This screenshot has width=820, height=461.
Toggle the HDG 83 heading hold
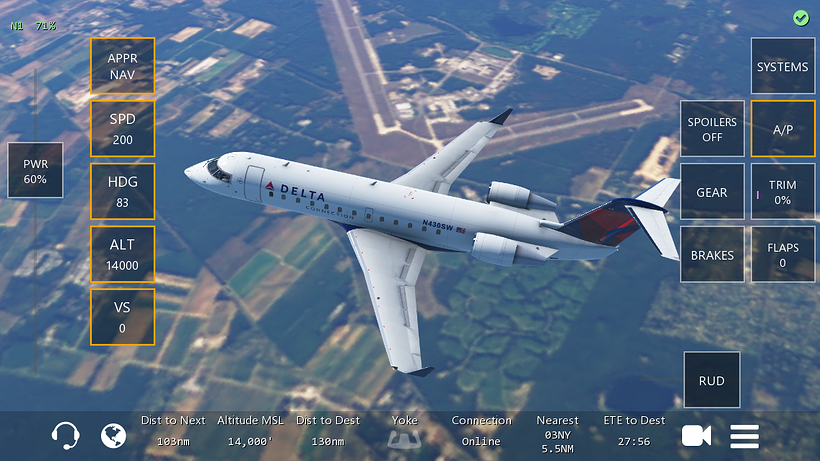123,192
